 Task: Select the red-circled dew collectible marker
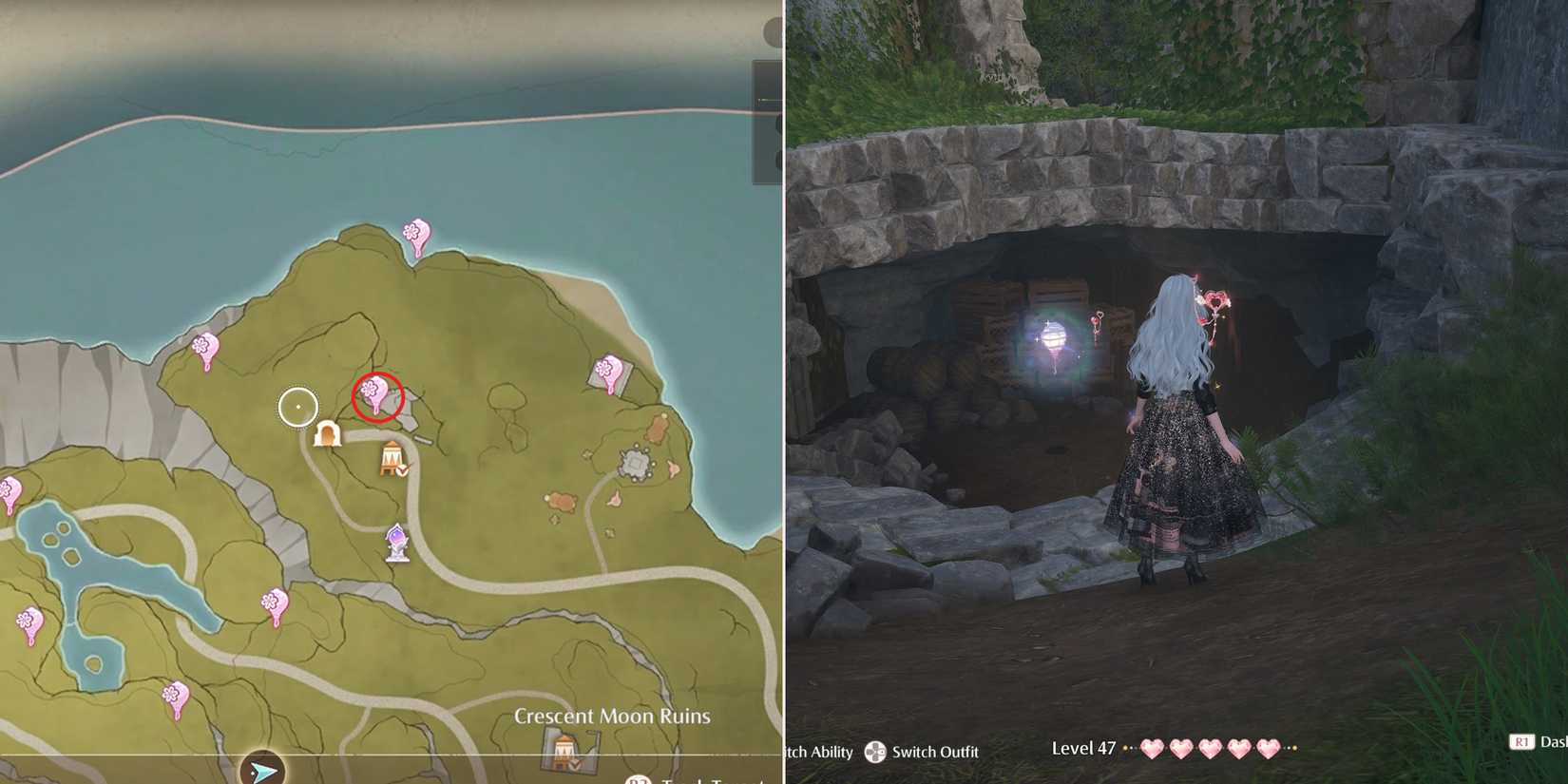click(374, 393)
